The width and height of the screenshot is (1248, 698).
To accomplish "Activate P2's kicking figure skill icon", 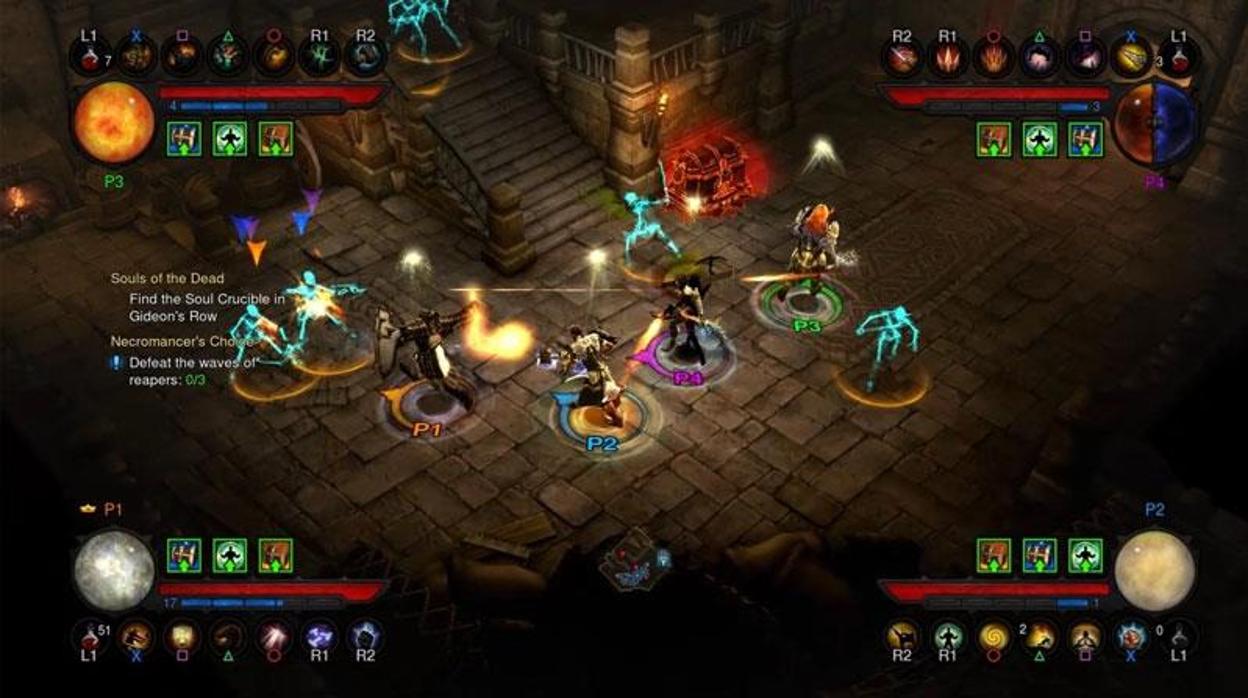I will 902,636.
